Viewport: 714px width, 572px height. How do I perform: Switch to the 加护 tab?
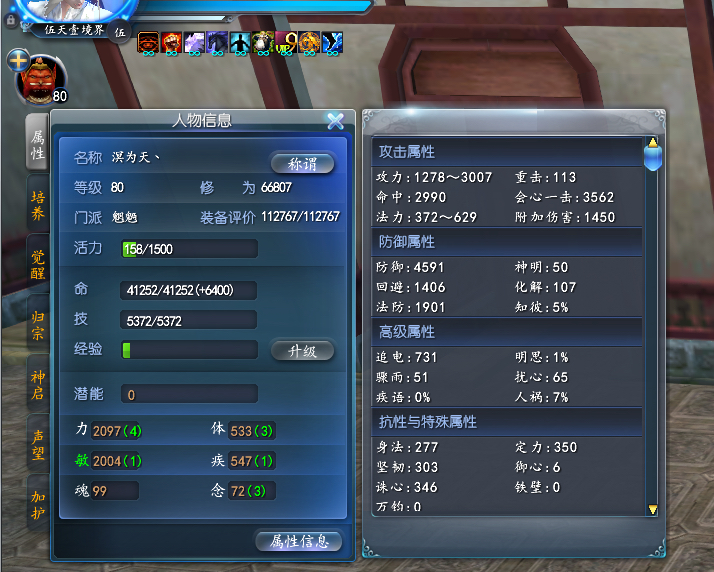pos(37,504)
